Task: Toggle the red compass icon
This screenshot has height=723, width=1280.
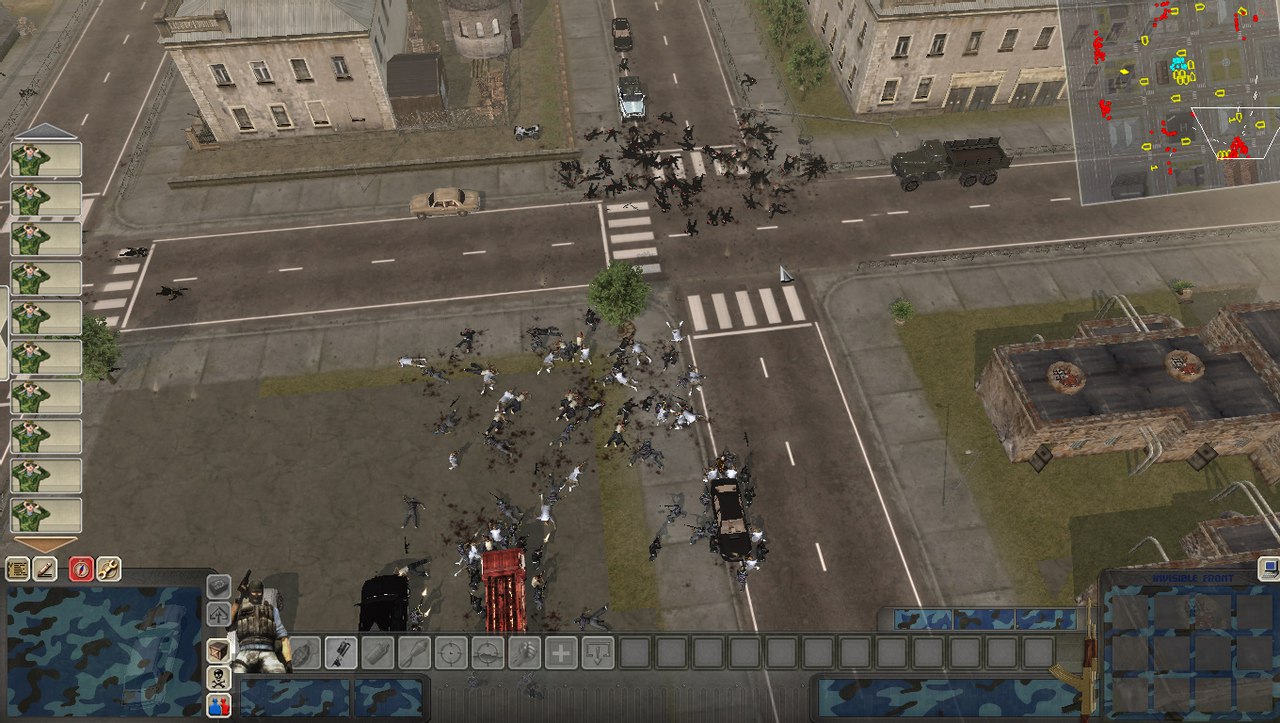Action: tap(81, 569)
